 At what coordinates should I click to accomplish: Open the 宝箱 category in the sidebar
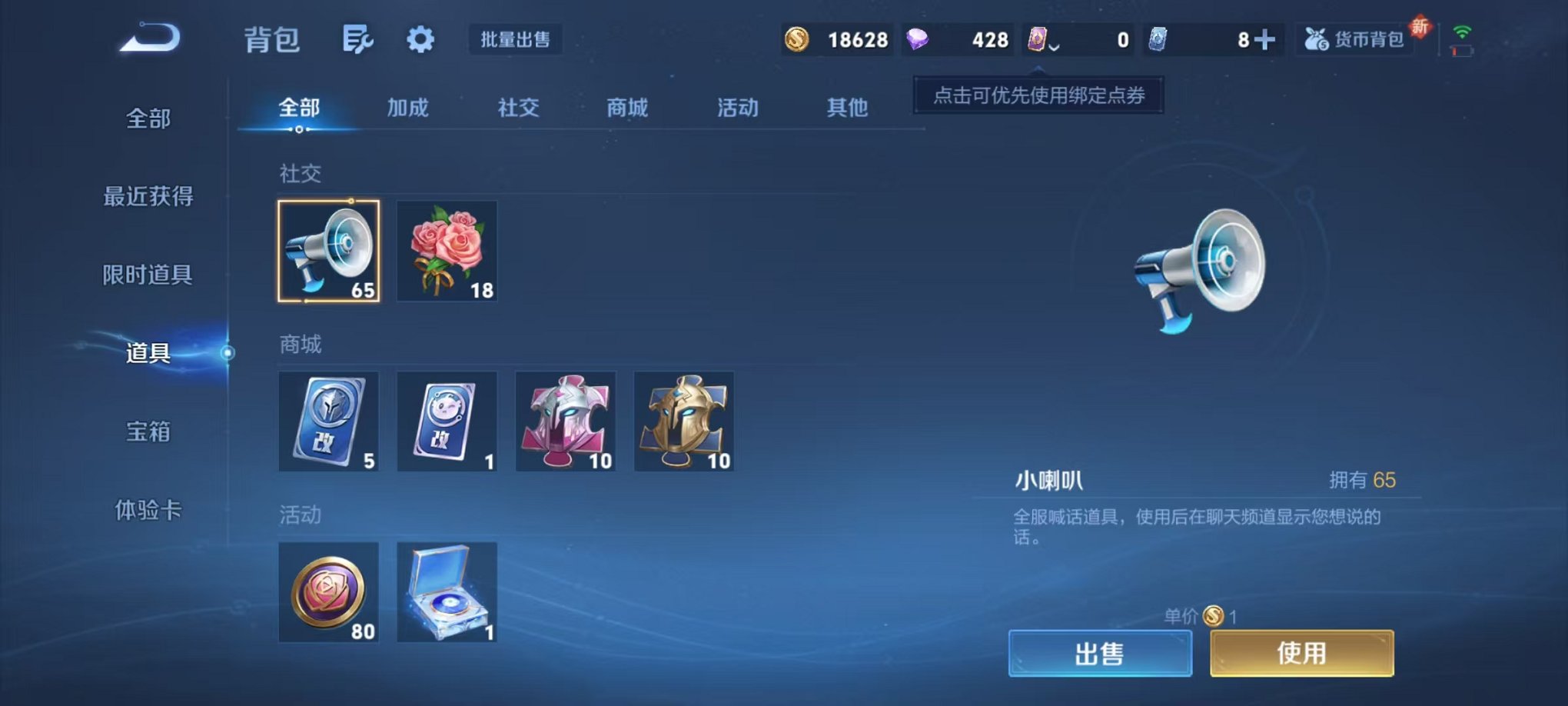[x=148, y=433]
